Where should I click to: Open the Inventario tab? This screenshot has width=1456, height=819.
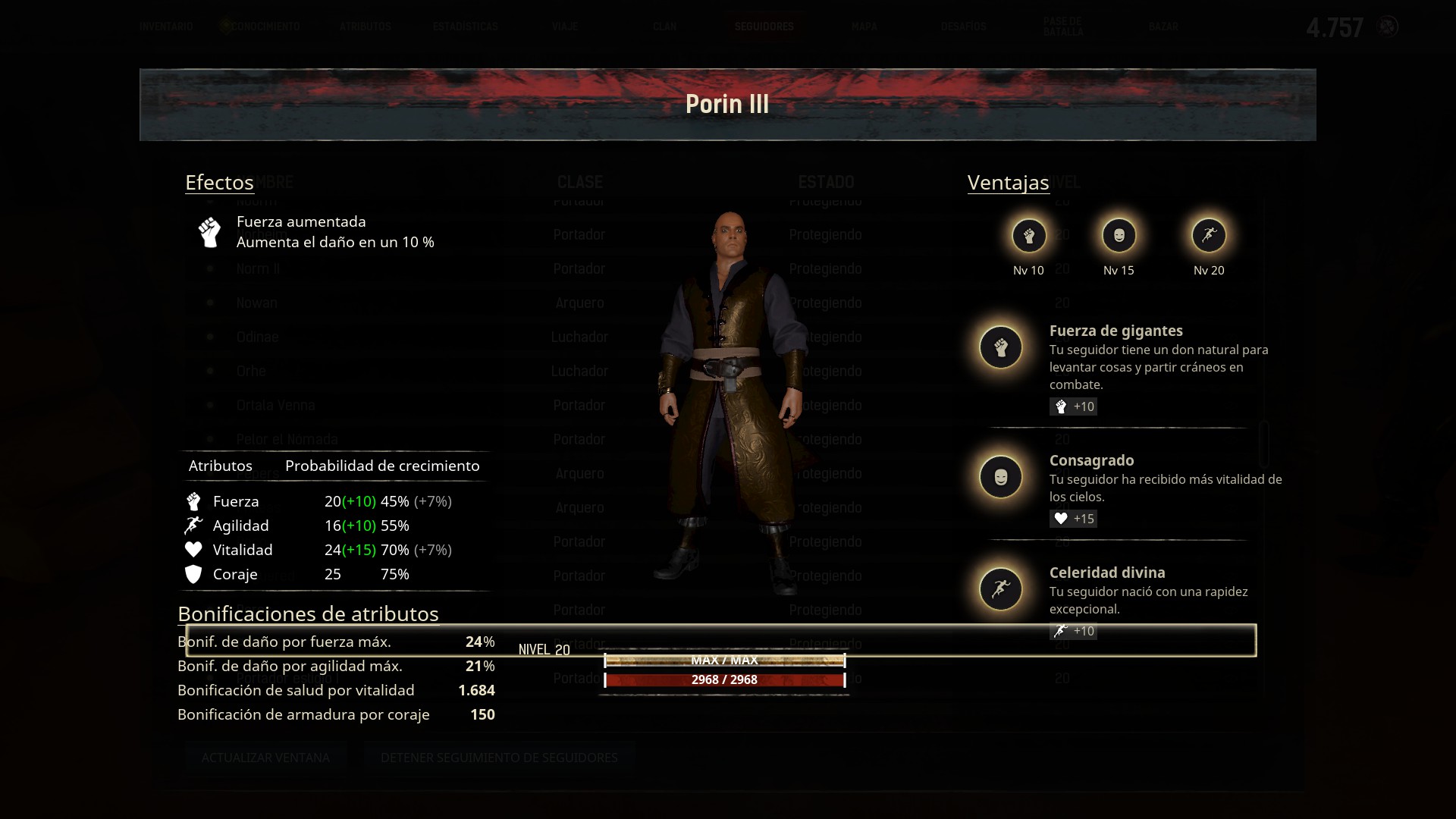coord(166,27)
